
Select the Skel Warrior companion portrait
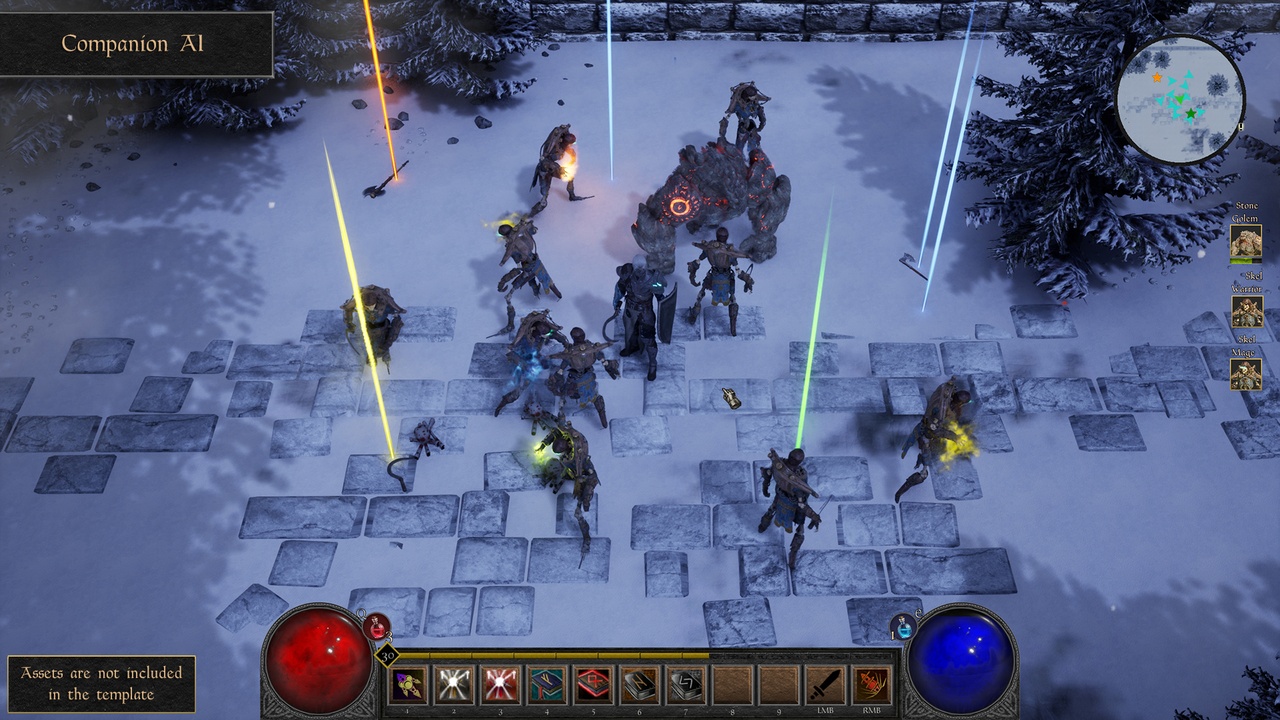1246,311
